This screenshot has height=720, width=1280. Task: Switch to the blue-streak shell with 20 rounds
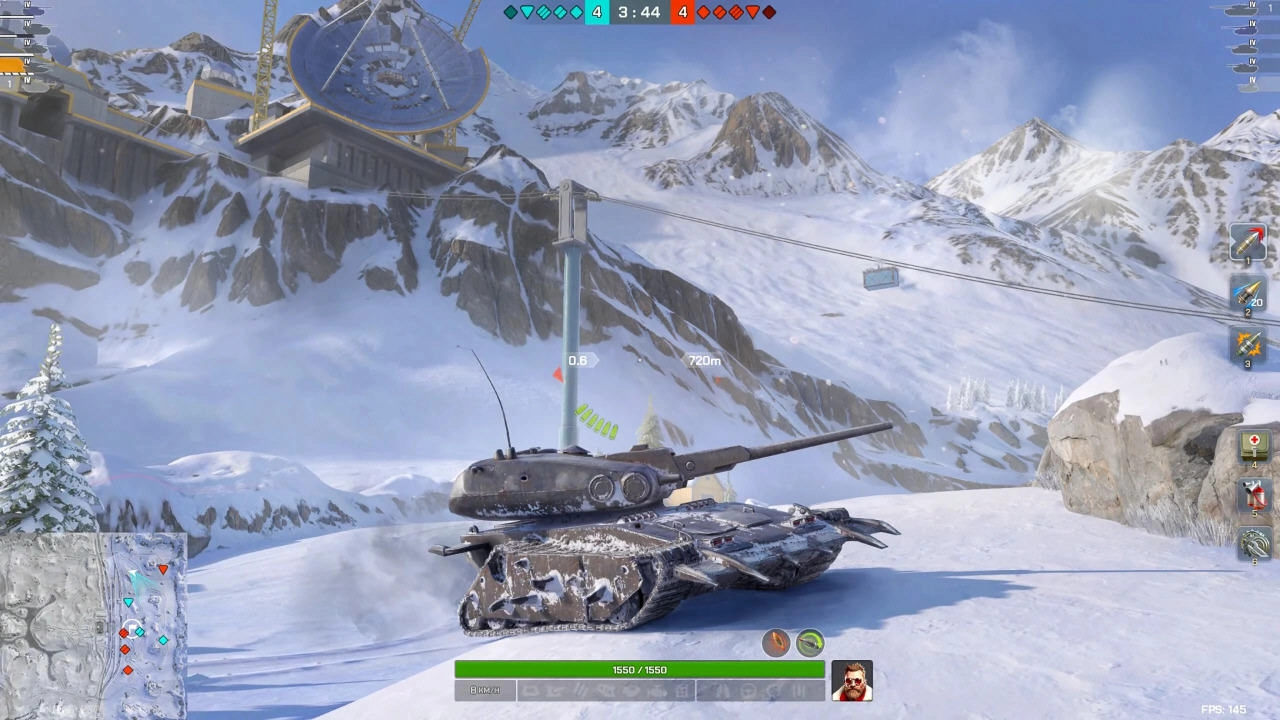click(1248, 295)
